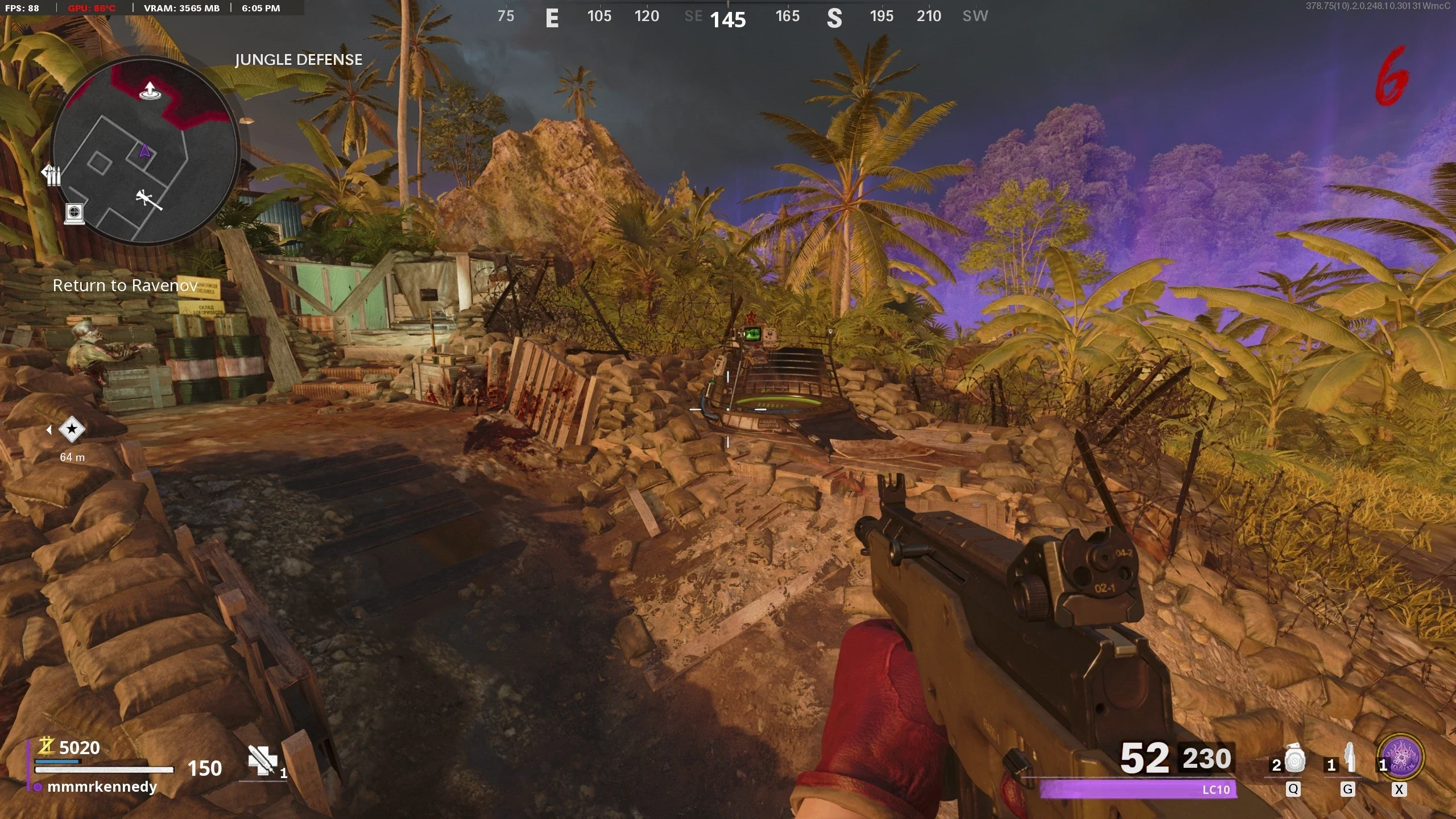Click the crafting tools marker on the minimap

click(148, 199)
